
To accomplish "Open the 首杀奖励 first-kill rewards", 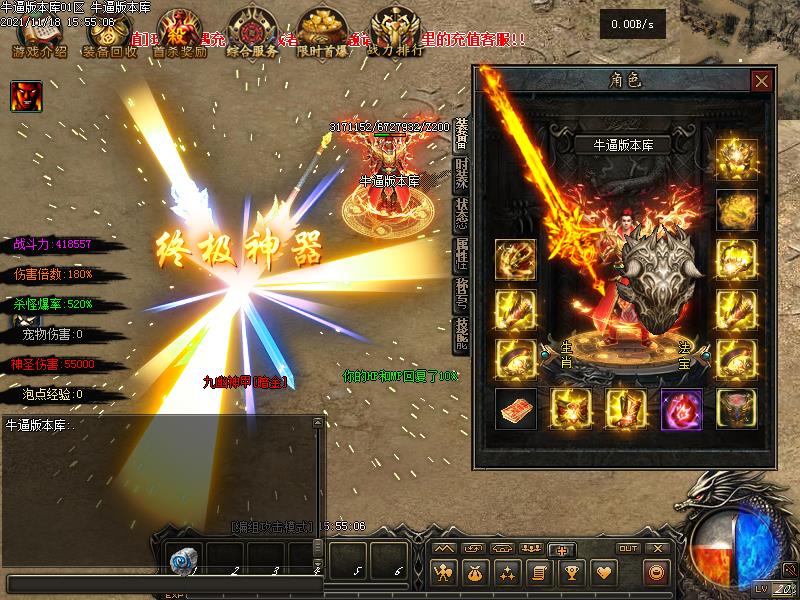I will 180,36.
